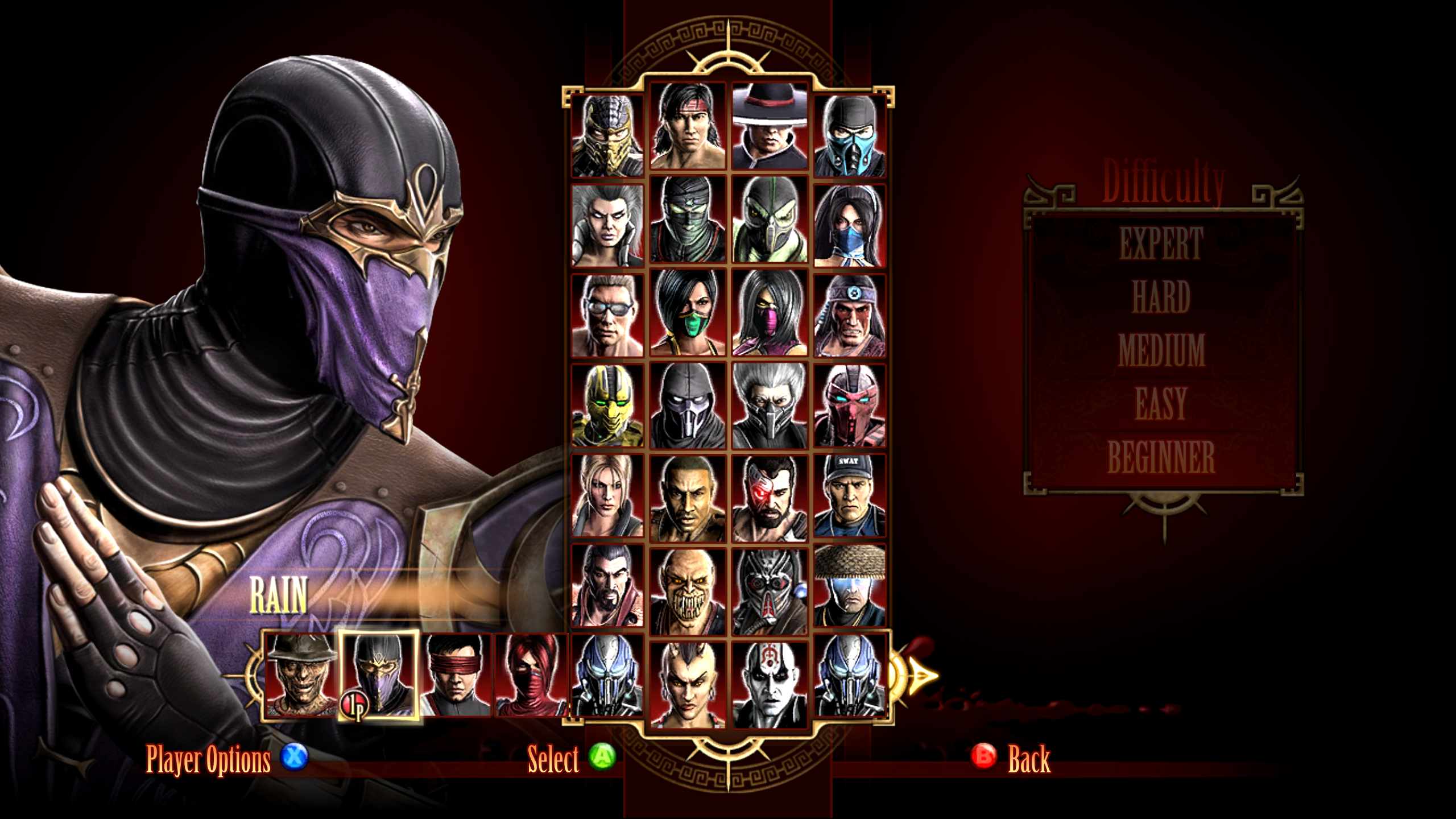Image resolution: width=1456 pixels, height=819 pixels.
Task: Choose Liu Kang with the red headband
Action: tap(688, 126)
